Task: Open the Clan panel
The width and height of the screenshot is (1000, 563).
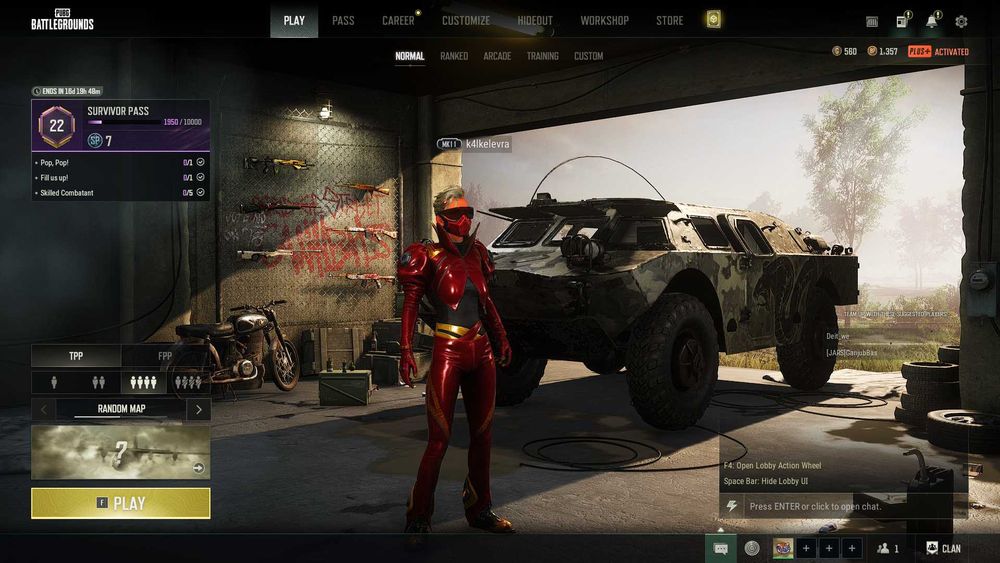Action: [943, 548]
